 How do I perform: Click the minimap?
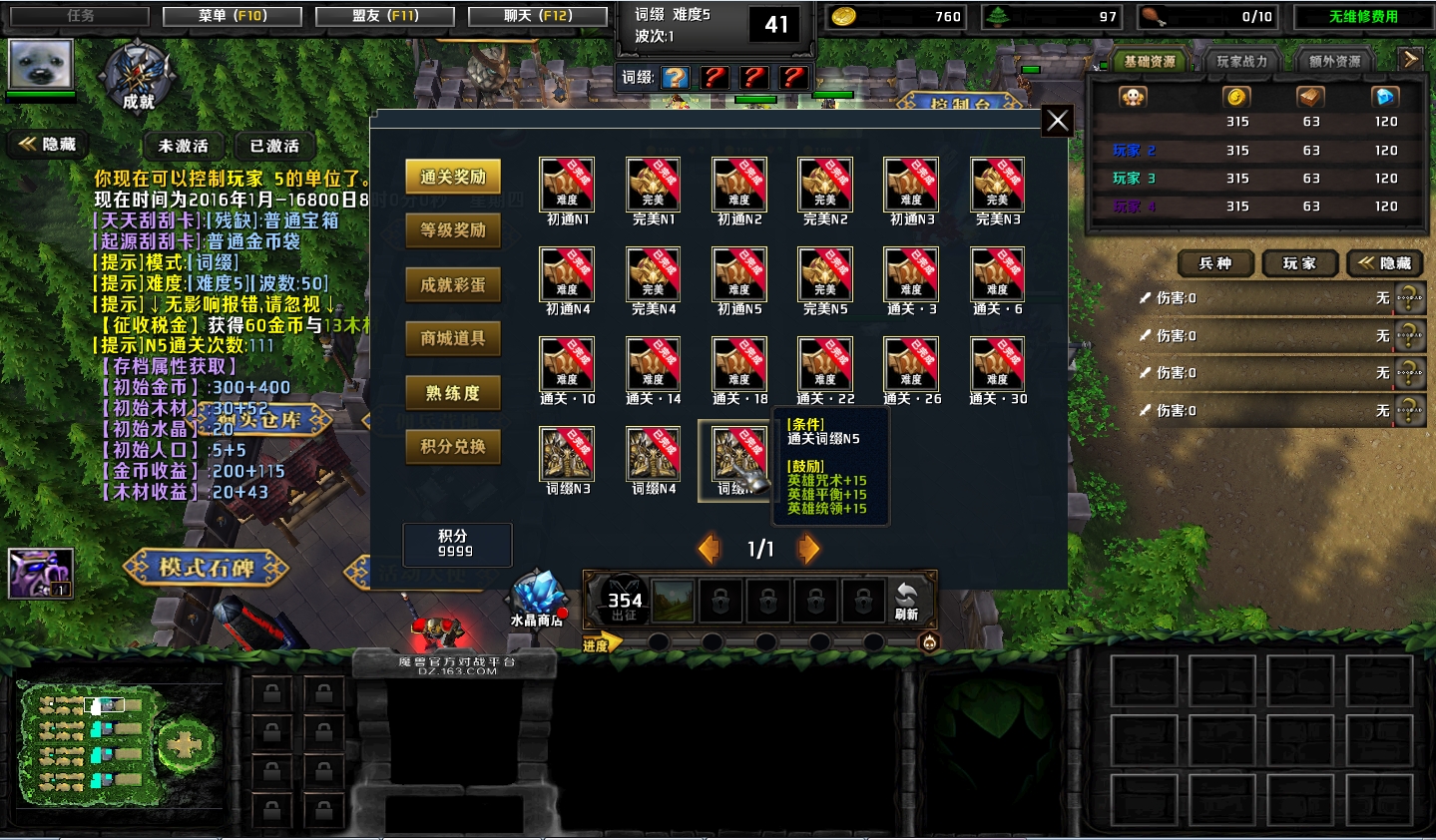point(119,743)
